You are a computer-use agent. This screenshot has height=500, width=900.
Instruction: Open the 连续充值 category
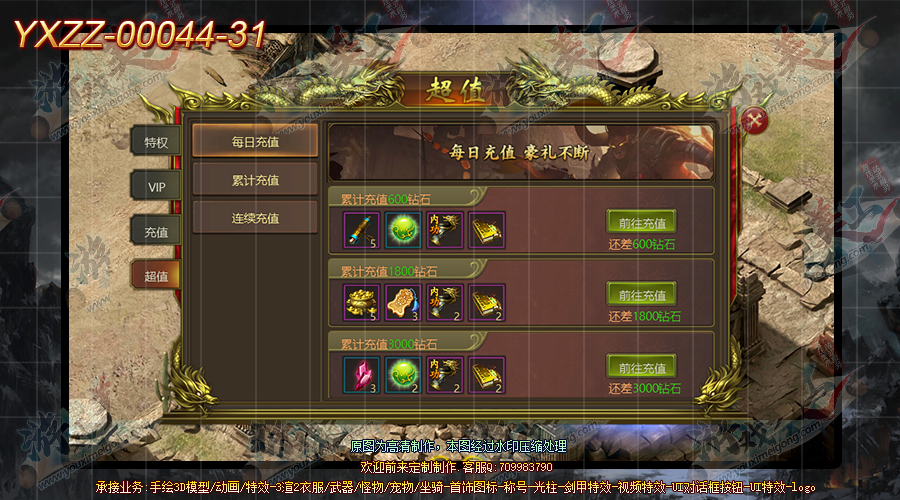[255, 218]
